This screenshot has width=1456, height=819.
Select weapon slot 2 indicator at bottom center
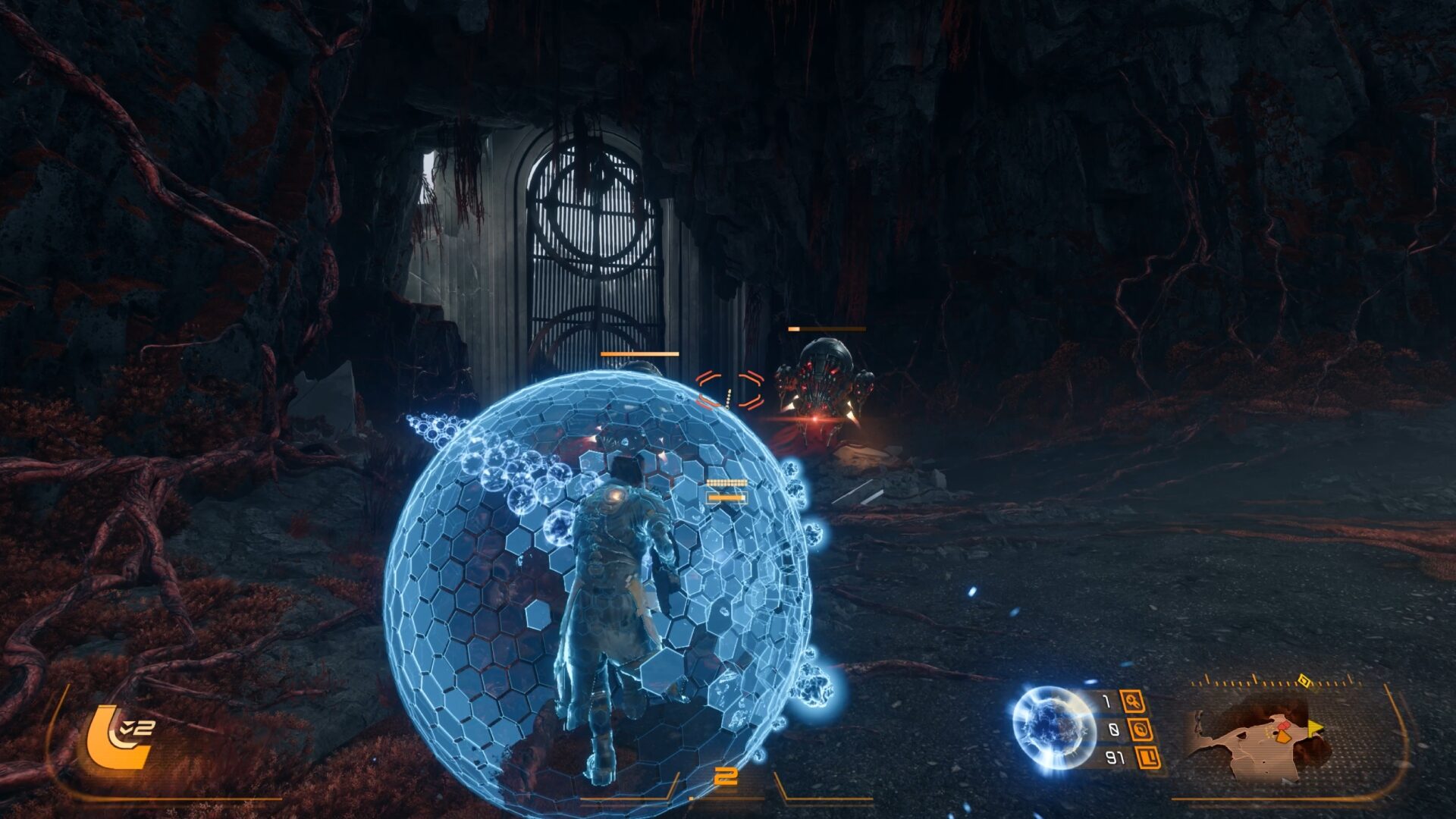coord(727,775)
